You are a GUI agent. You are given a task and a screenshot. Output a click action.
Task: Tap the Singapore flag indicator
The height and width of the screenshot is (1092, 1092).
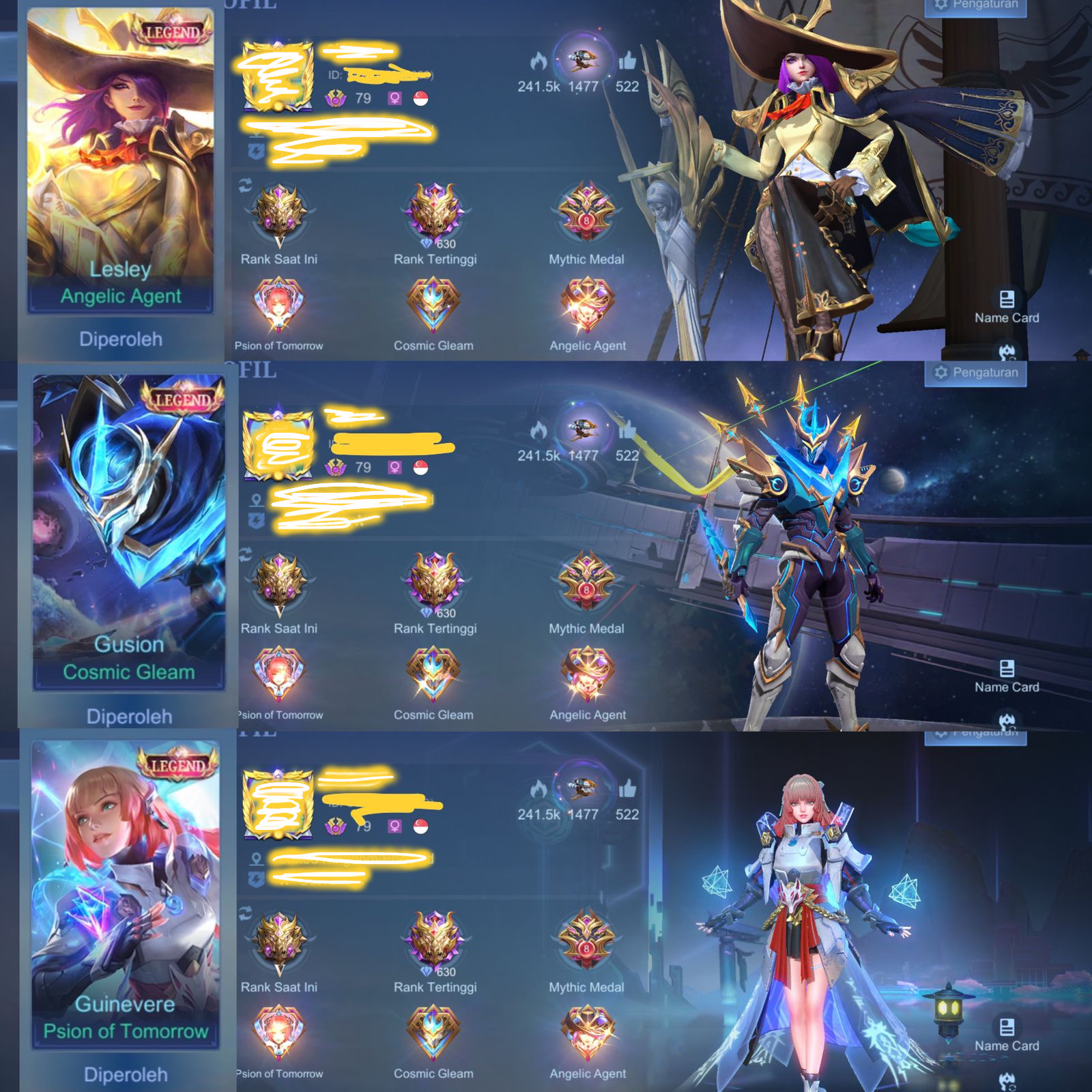click(420, 96)
